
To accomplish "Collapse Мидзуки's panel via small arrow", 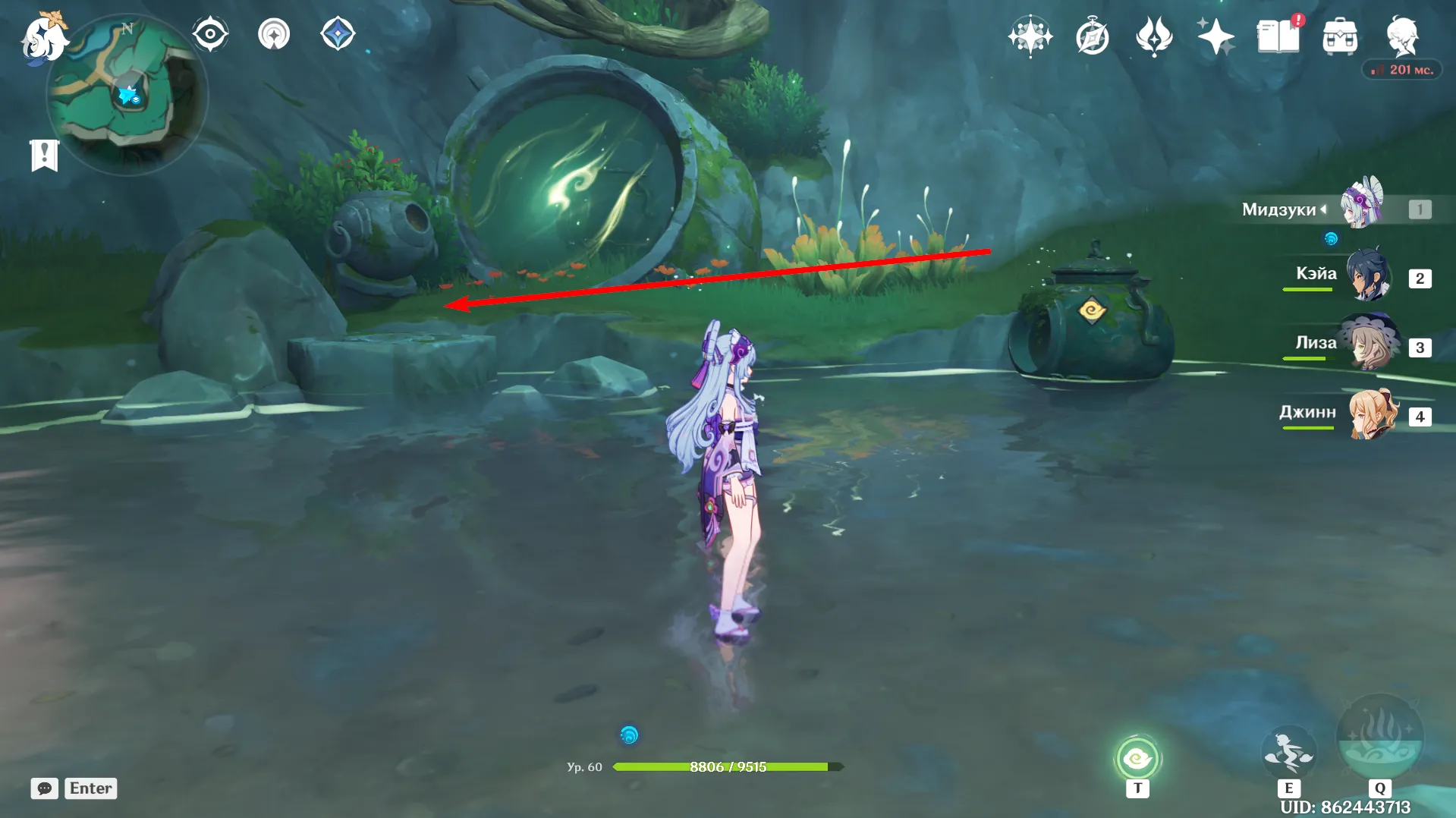I will tap(1323, 210).
